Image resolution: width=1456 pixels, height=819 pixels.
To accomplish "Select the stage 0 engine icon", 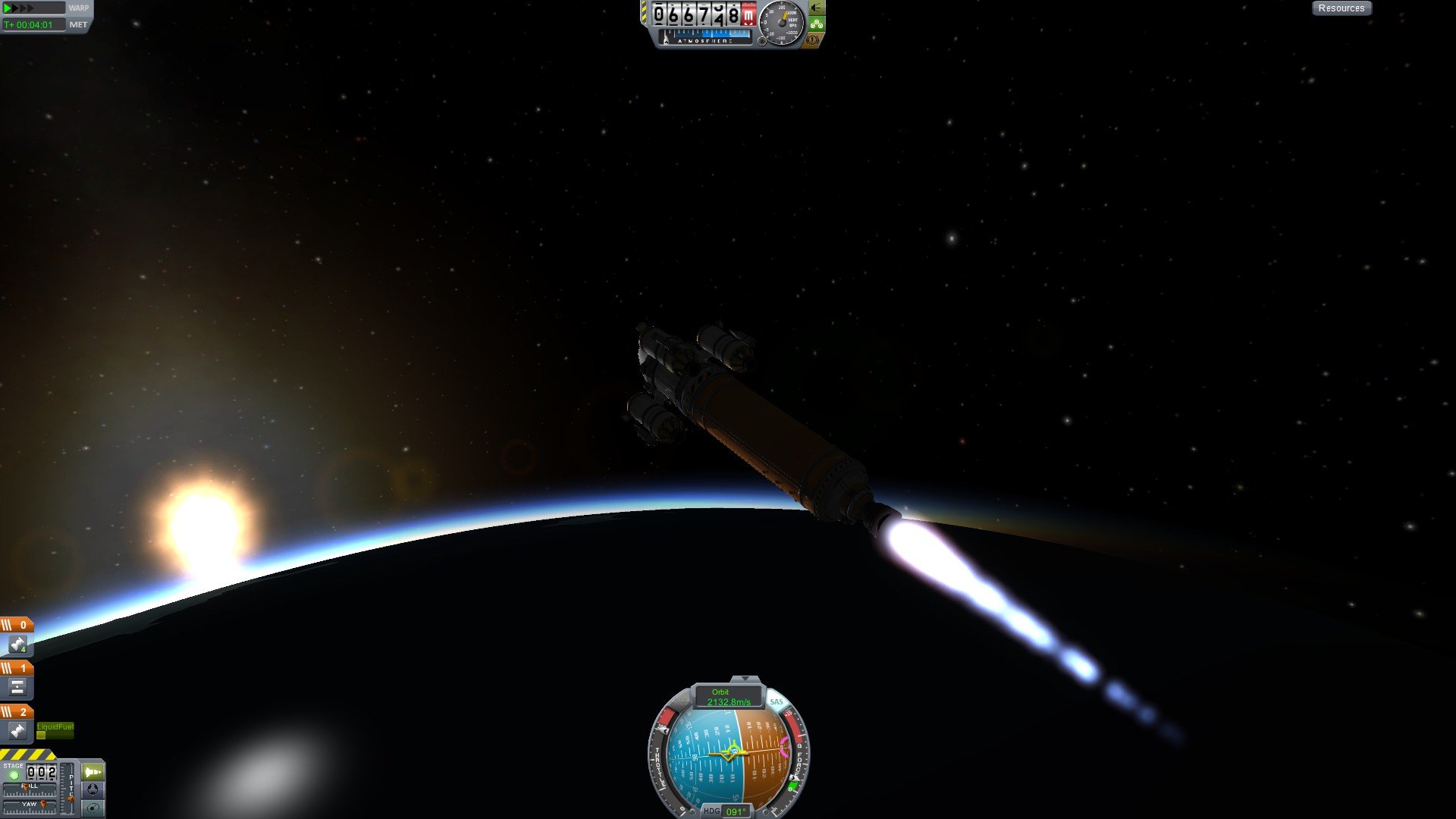I will click(x=17, y=645).
